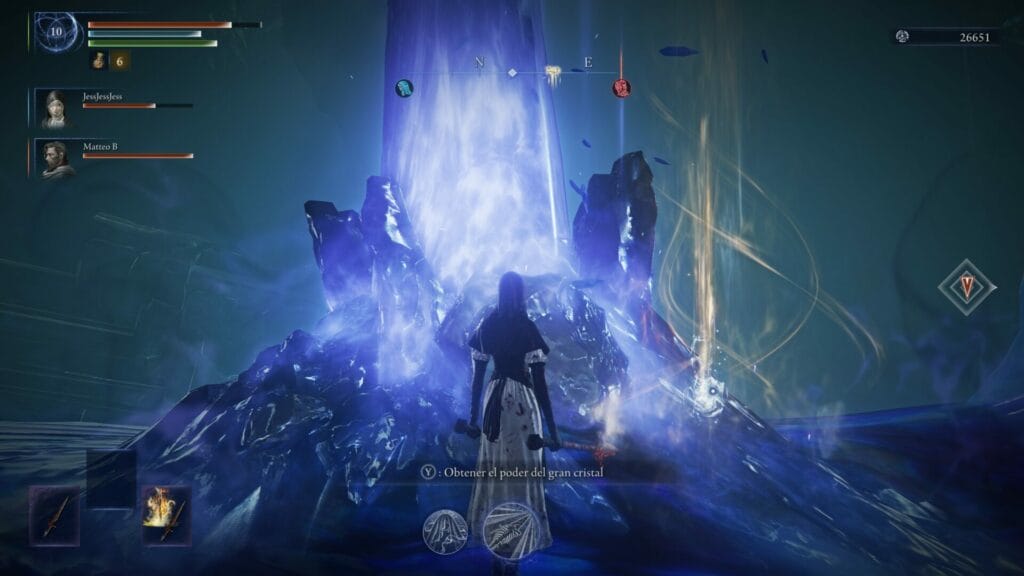This screenshot has height=576, width=1024.
Task: Click the golden marker on the compass
Action: [x=552, y=72]
